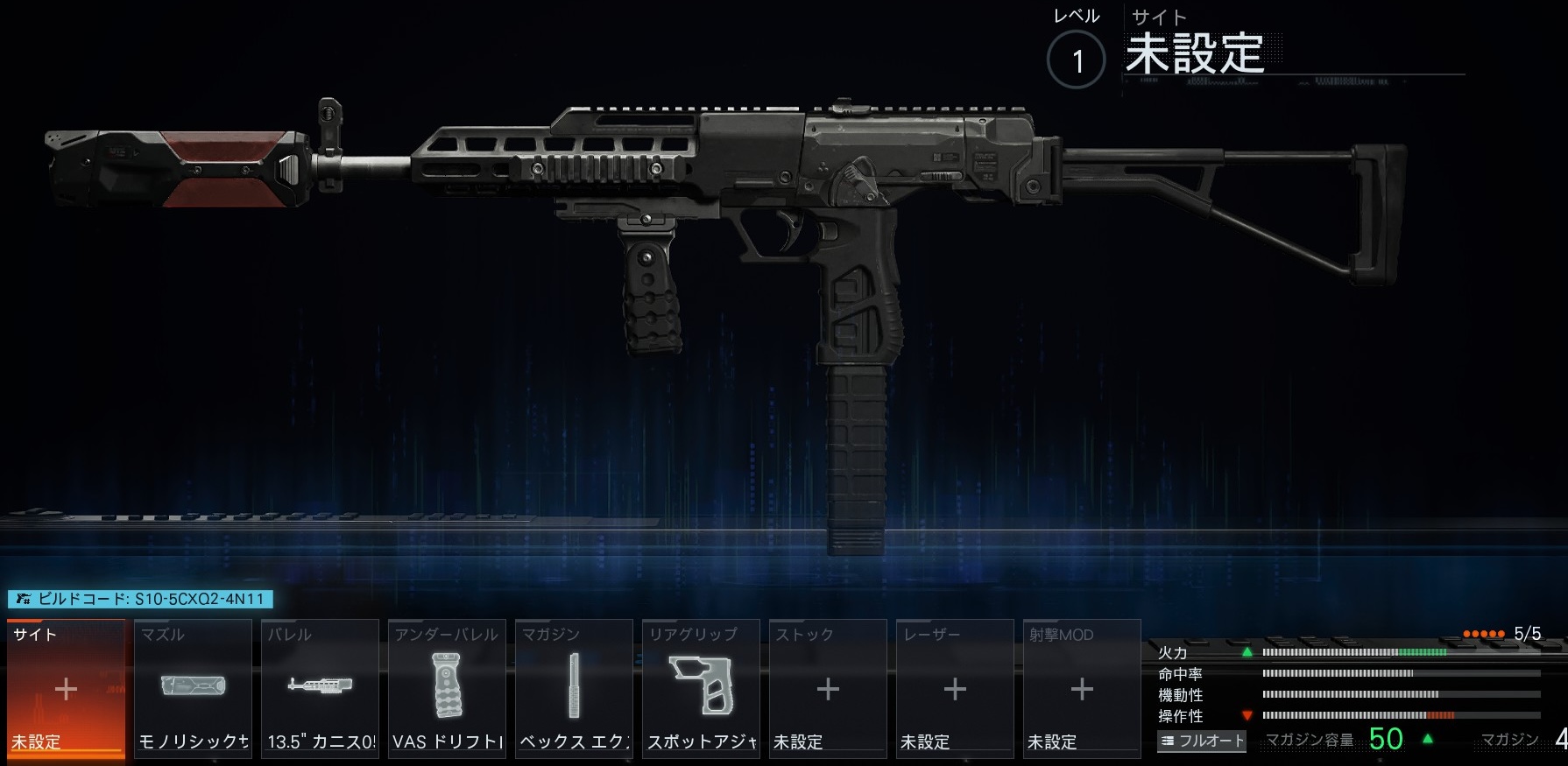This screenshot has height=766, width=1568.
Task: Choose the バレル barrel slot
Action: coord(320,688)
